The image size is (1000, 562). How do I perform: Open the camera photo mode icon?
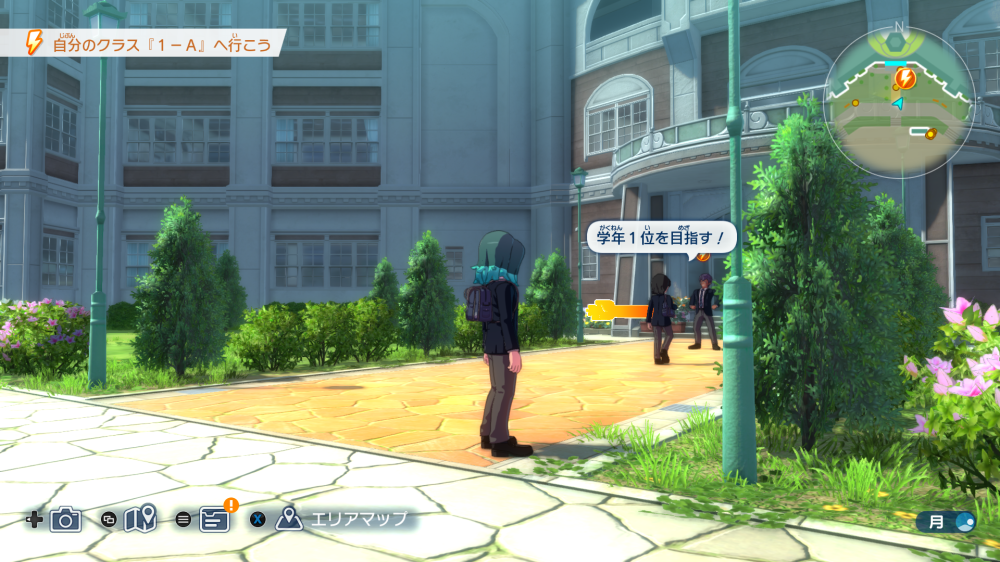[x=66, y=519]
